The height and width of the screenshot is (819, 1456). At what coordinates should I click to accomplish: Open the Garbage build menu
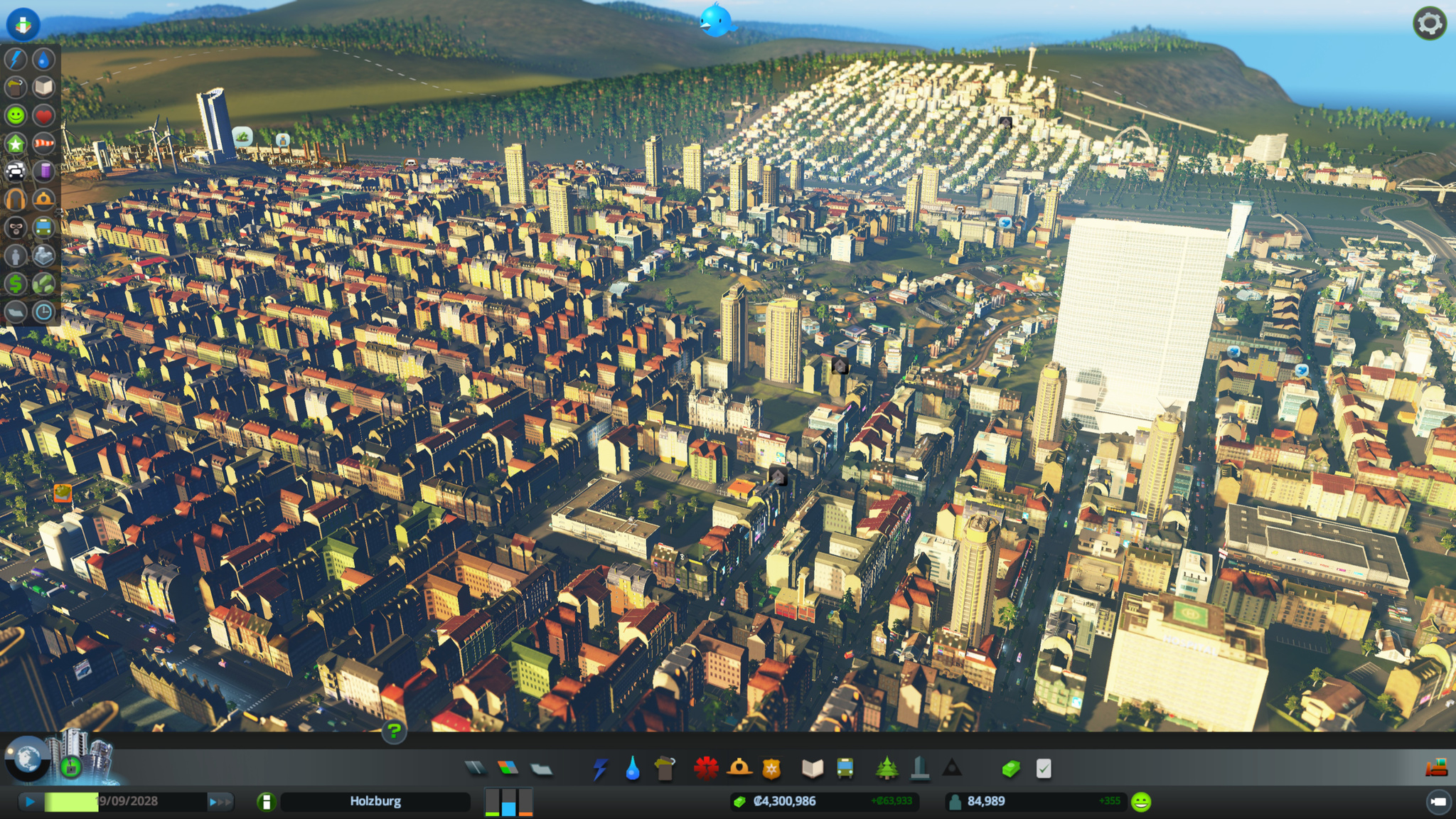click(665, 769)
